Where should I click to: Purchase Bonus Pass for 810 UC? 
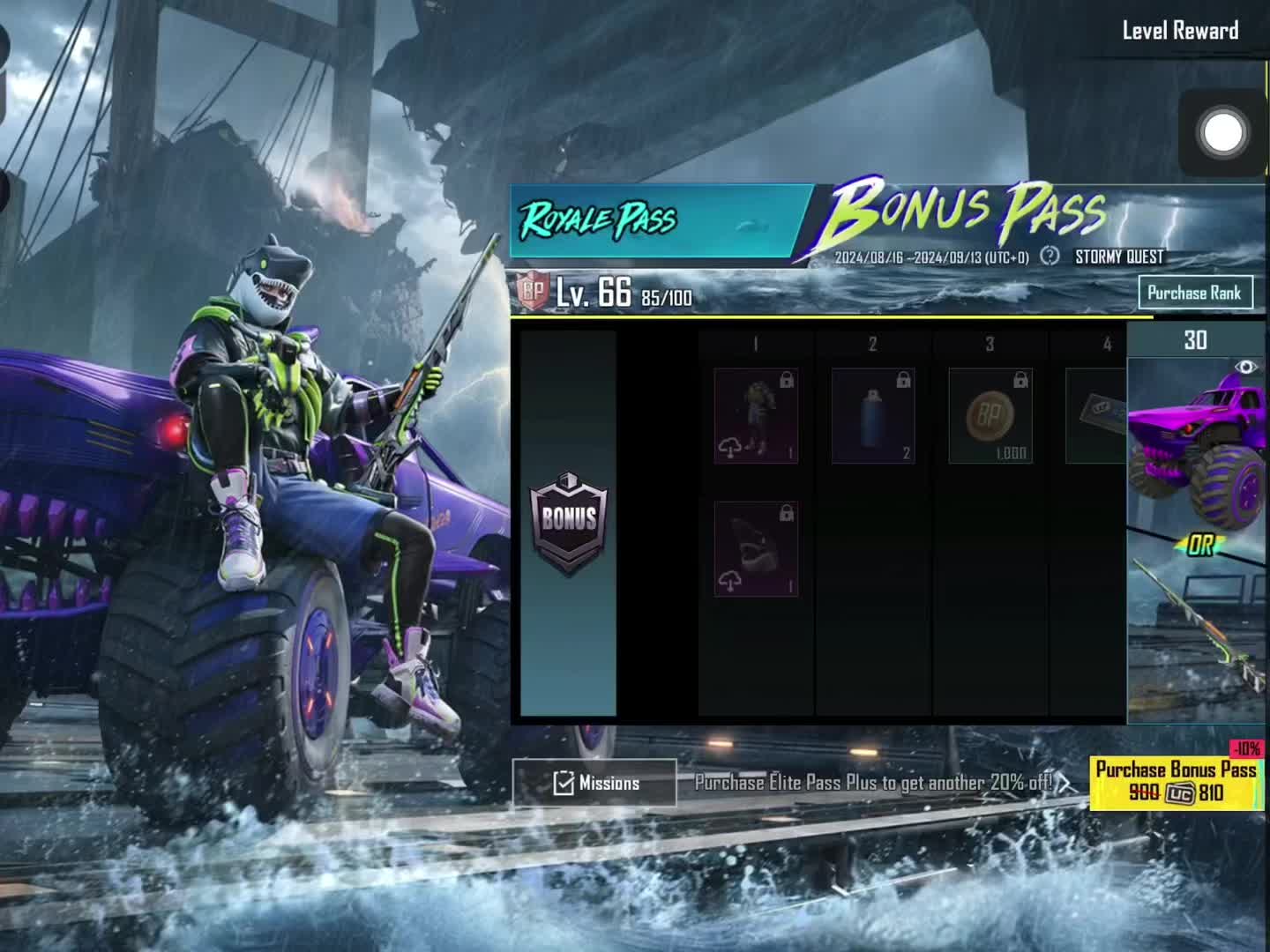[1176, 782]
